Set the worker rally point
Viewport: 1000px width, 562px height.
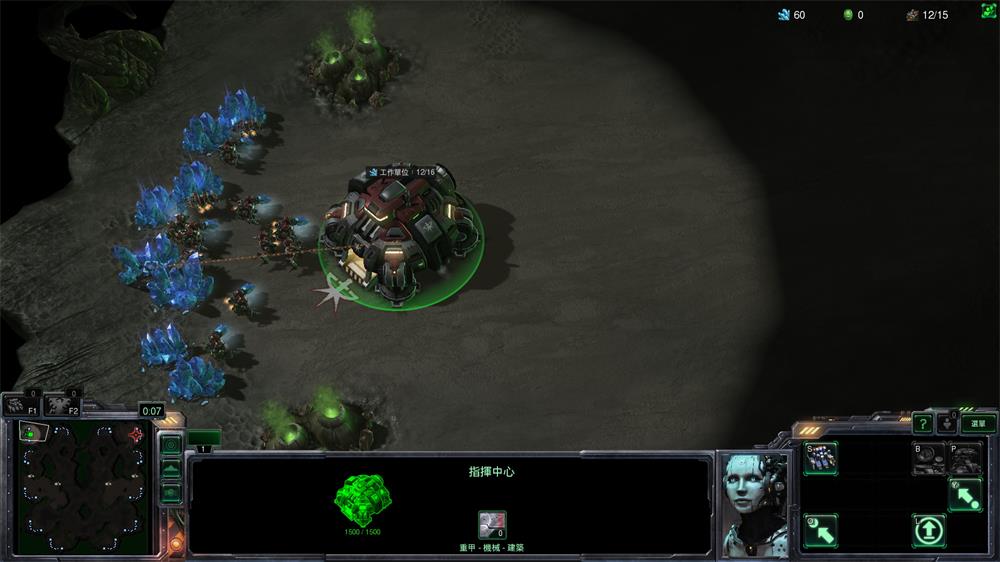point(965,494)
